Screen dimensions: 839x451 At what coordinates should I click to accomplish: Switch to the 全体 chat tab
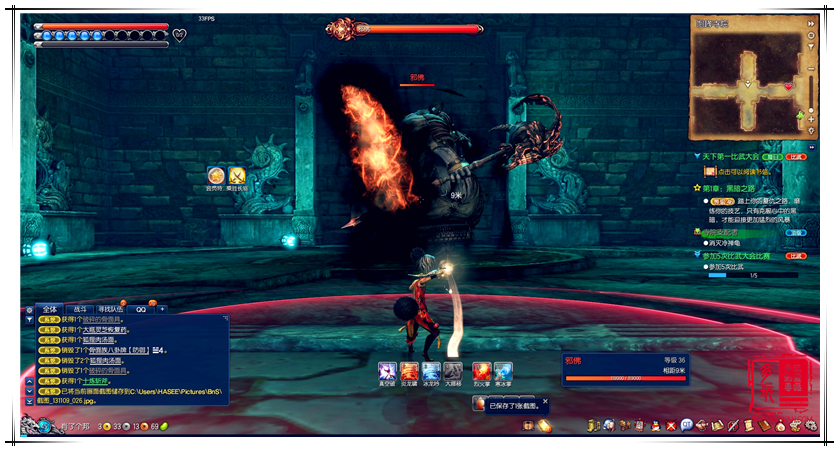pos(50,309)
